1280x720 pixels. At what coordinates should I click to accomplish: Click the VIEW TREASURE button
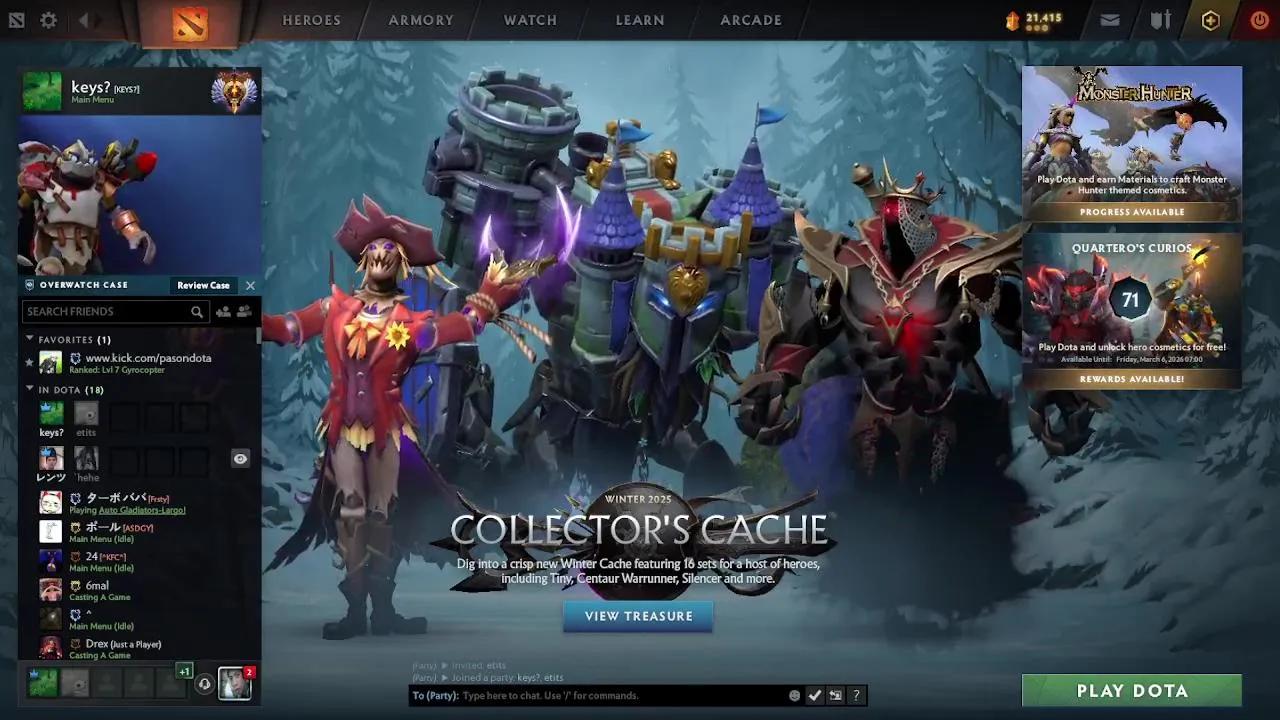[x=637, y=616]
